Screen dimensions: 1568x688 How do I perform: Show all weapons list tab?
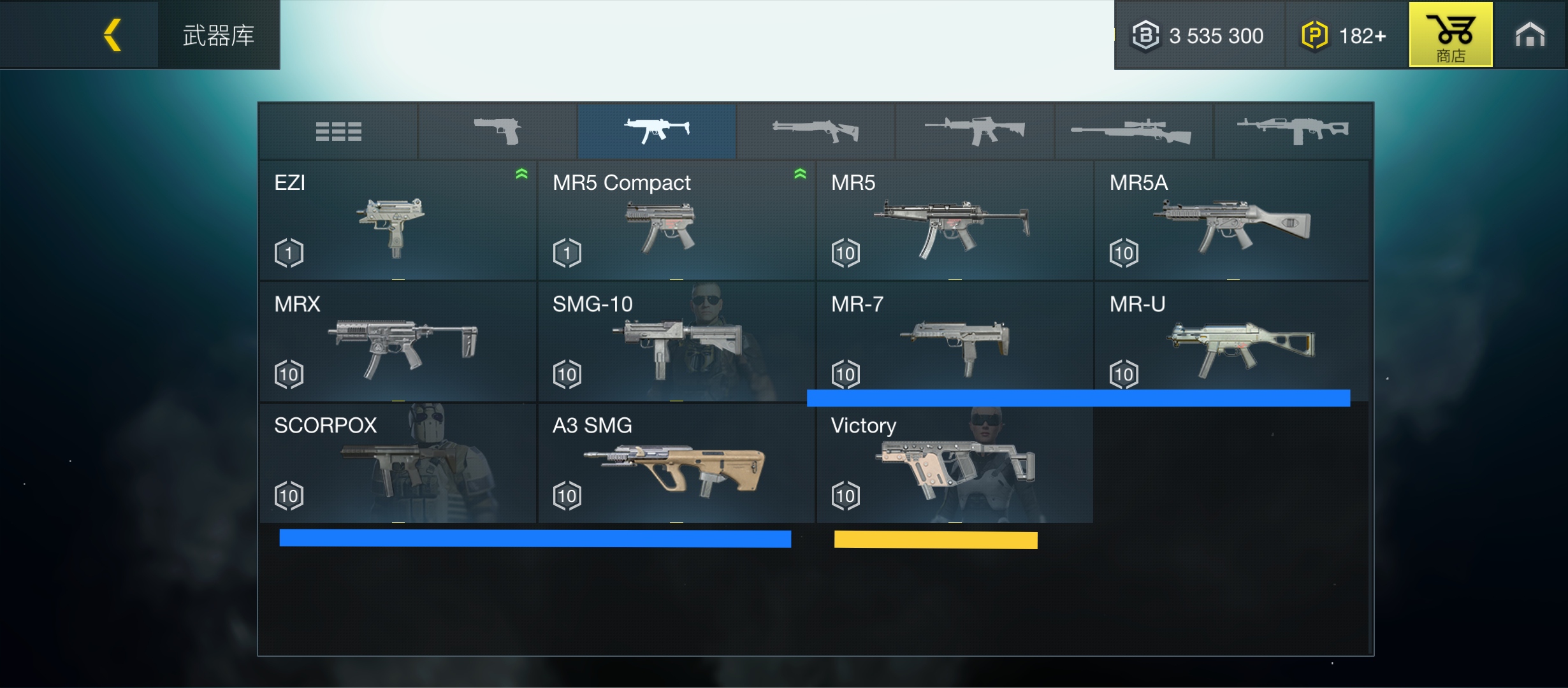point(338,131)
